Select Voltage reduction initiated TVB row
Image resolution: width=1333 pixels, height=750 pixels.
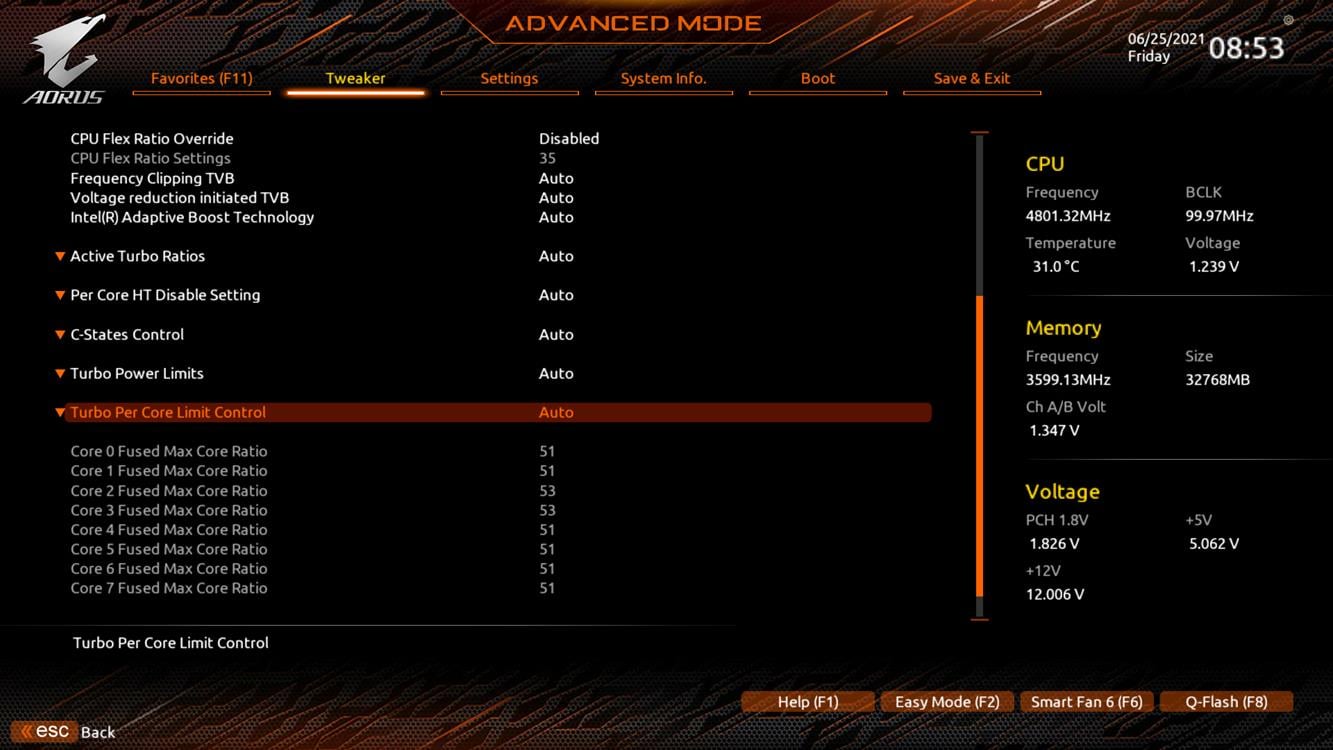[179, 198]
